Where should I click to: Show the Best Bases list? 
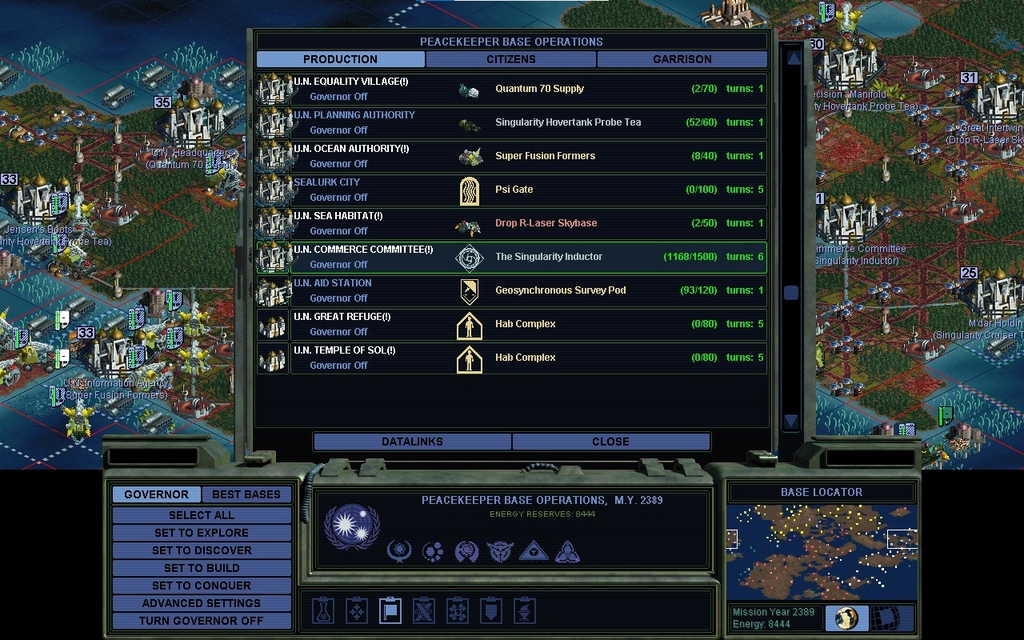coord(246,494)
